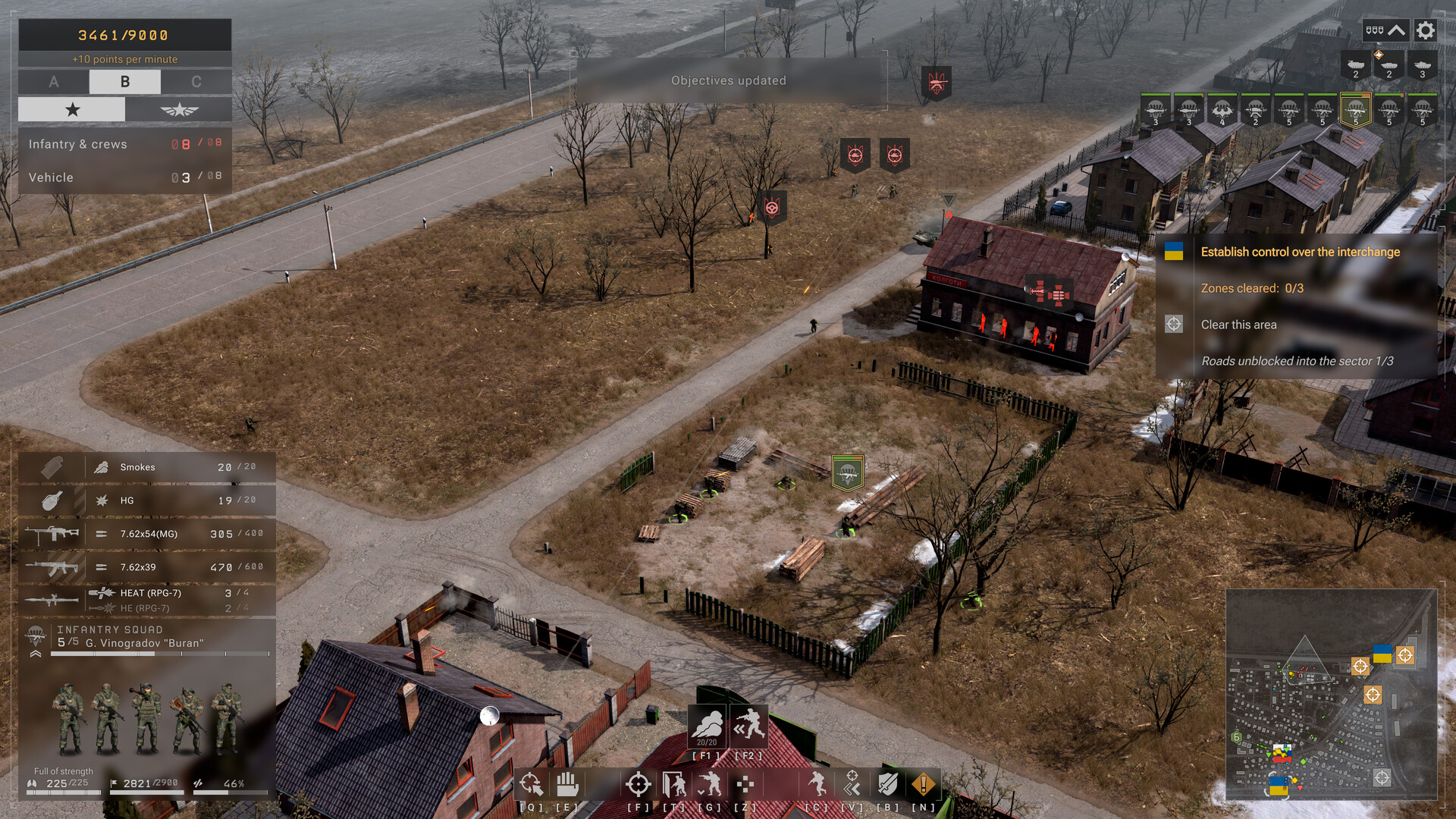Toggle defensive stance [B]
This screenshot has width=1456, height=819.
coord(887,784)
